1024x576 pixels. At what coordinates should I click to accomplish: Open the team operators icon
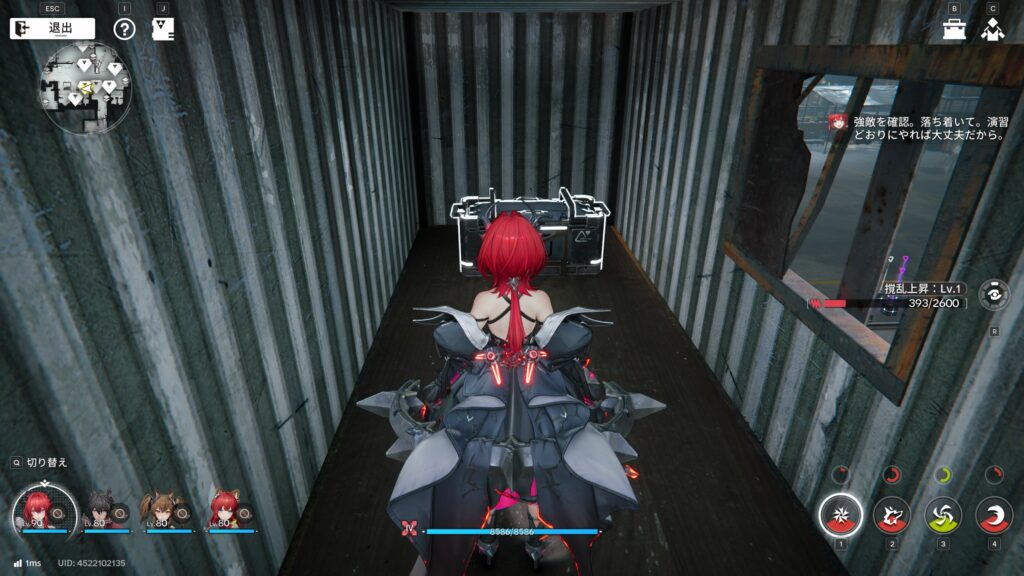[991, 29]
